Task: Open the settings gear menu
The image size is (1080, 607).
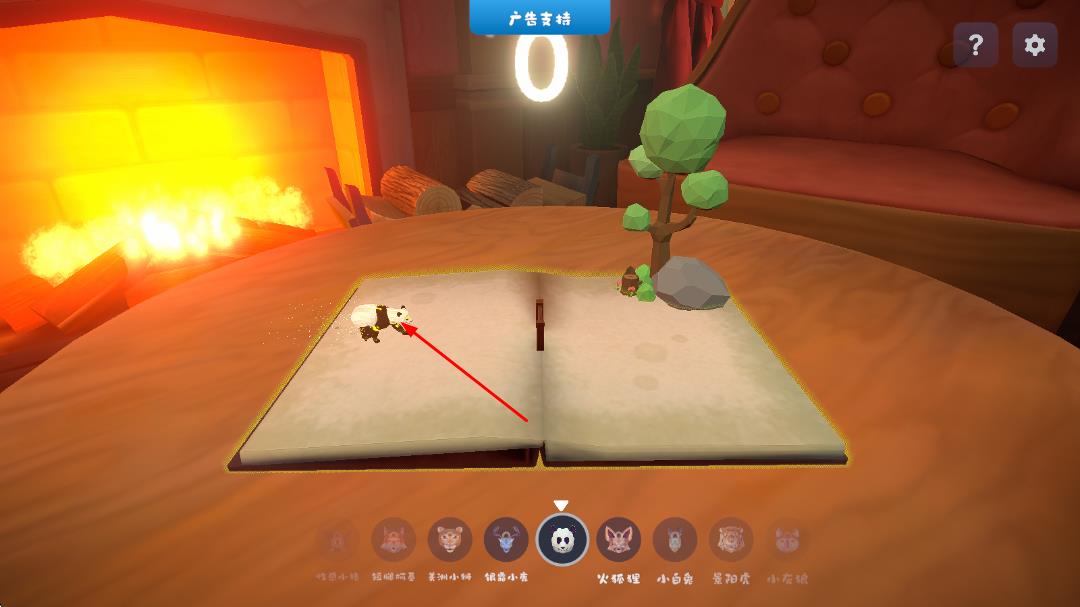Action: (x=1035, y=45)
